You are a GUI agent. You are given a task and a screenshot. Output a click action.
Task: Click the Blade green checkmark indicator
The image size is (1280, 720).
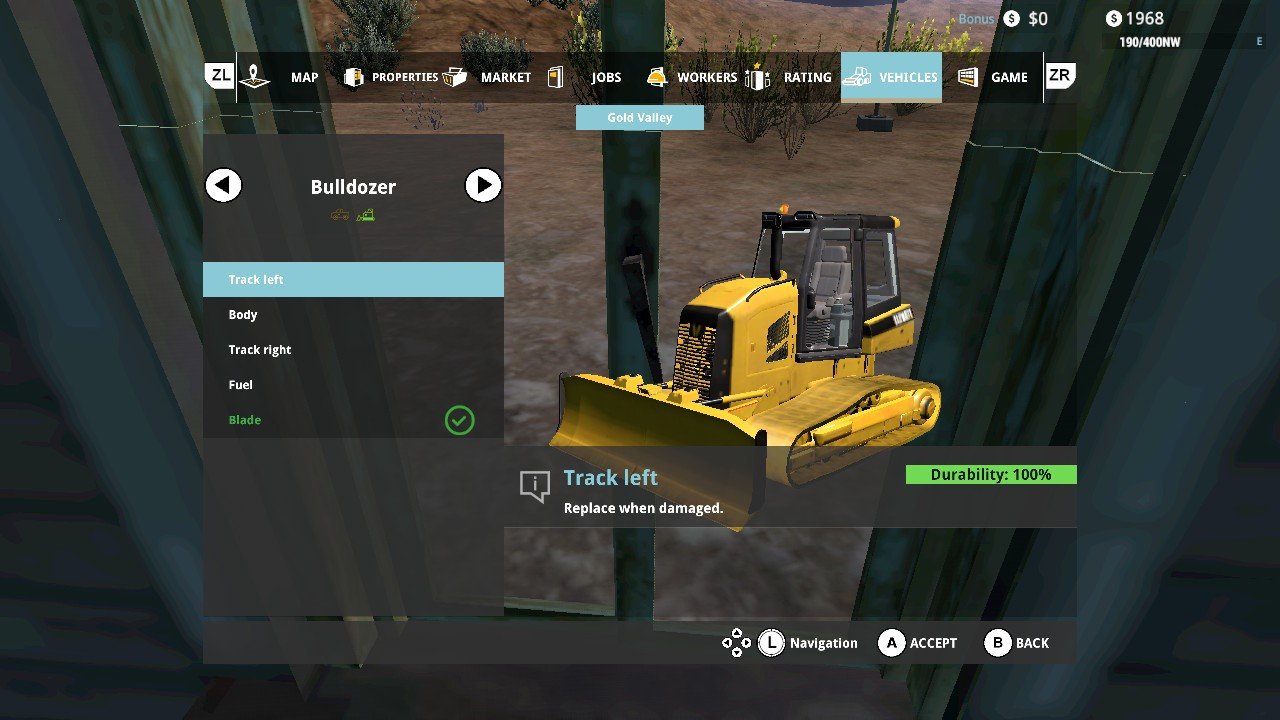(459, 420)
